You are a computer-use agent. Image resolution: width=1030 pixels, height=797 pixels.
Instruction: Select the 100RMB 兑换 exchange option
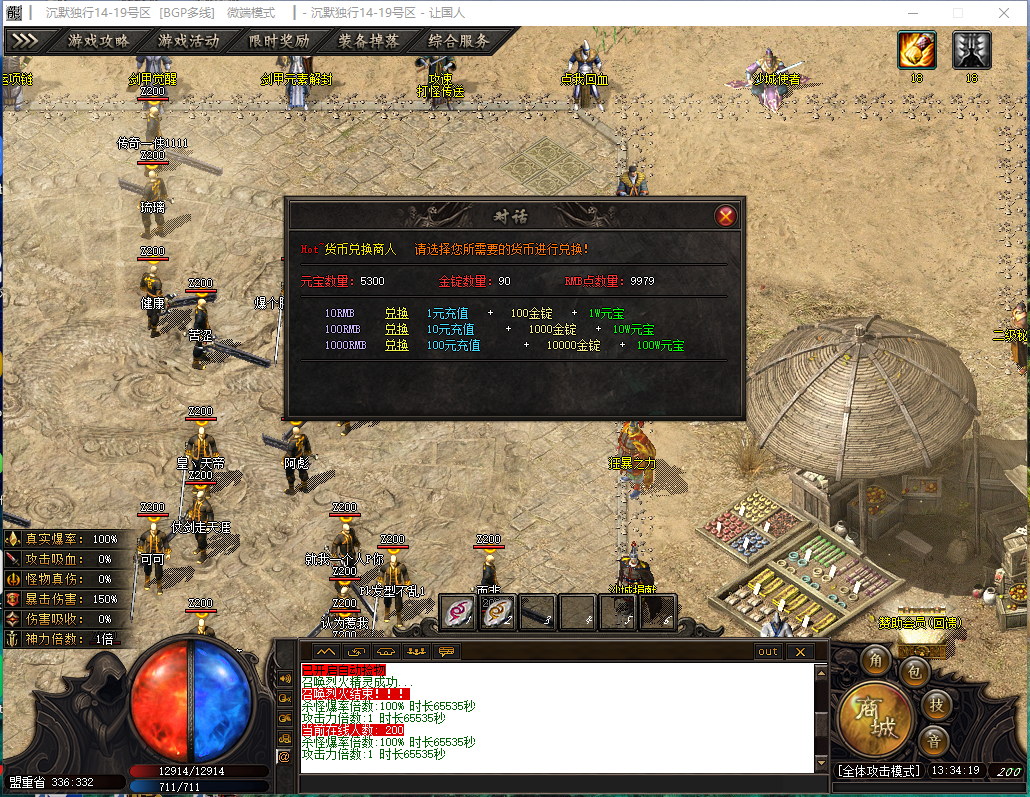pyautogui.click(x=397, y=329)
